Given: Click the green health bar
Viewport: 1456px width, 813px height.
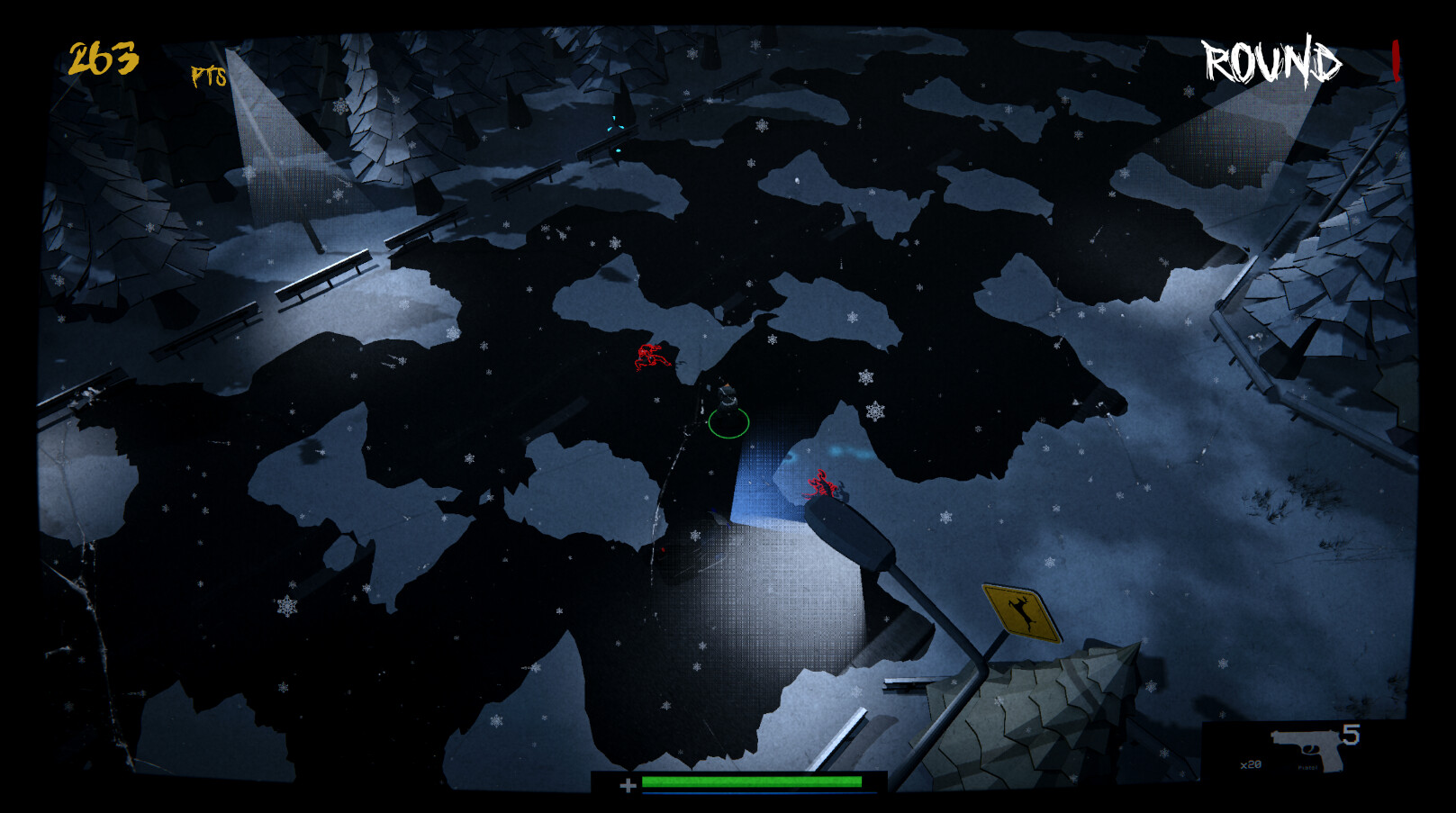Looking at the screenshot, I should (x=752, y=781).
